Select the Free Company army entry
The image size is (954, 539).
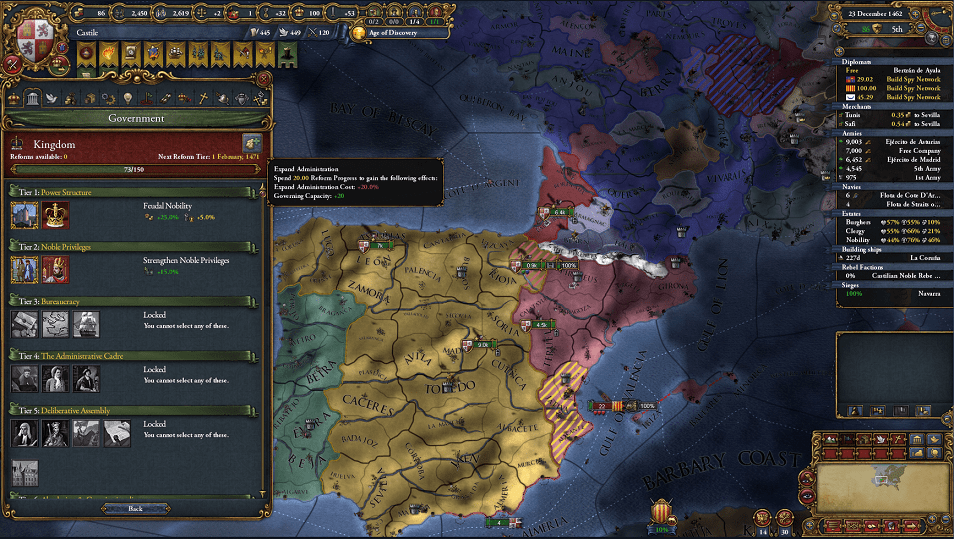[890, 150]
